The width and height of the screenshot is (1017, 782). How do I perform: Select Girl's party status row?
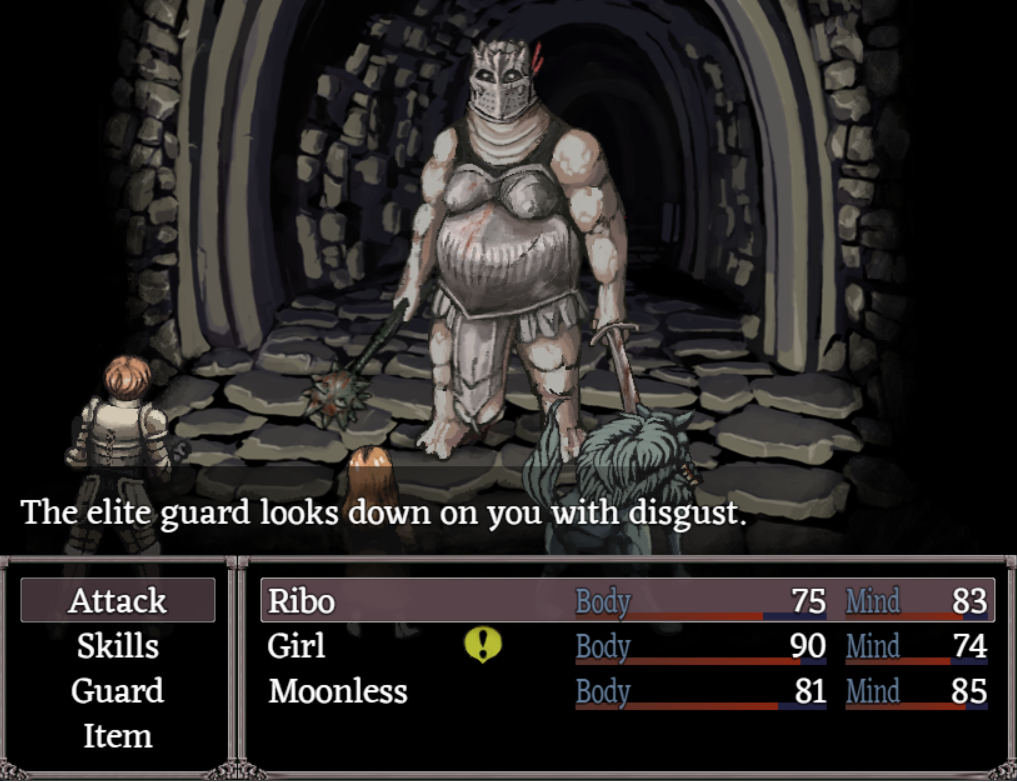pos(297,646)
